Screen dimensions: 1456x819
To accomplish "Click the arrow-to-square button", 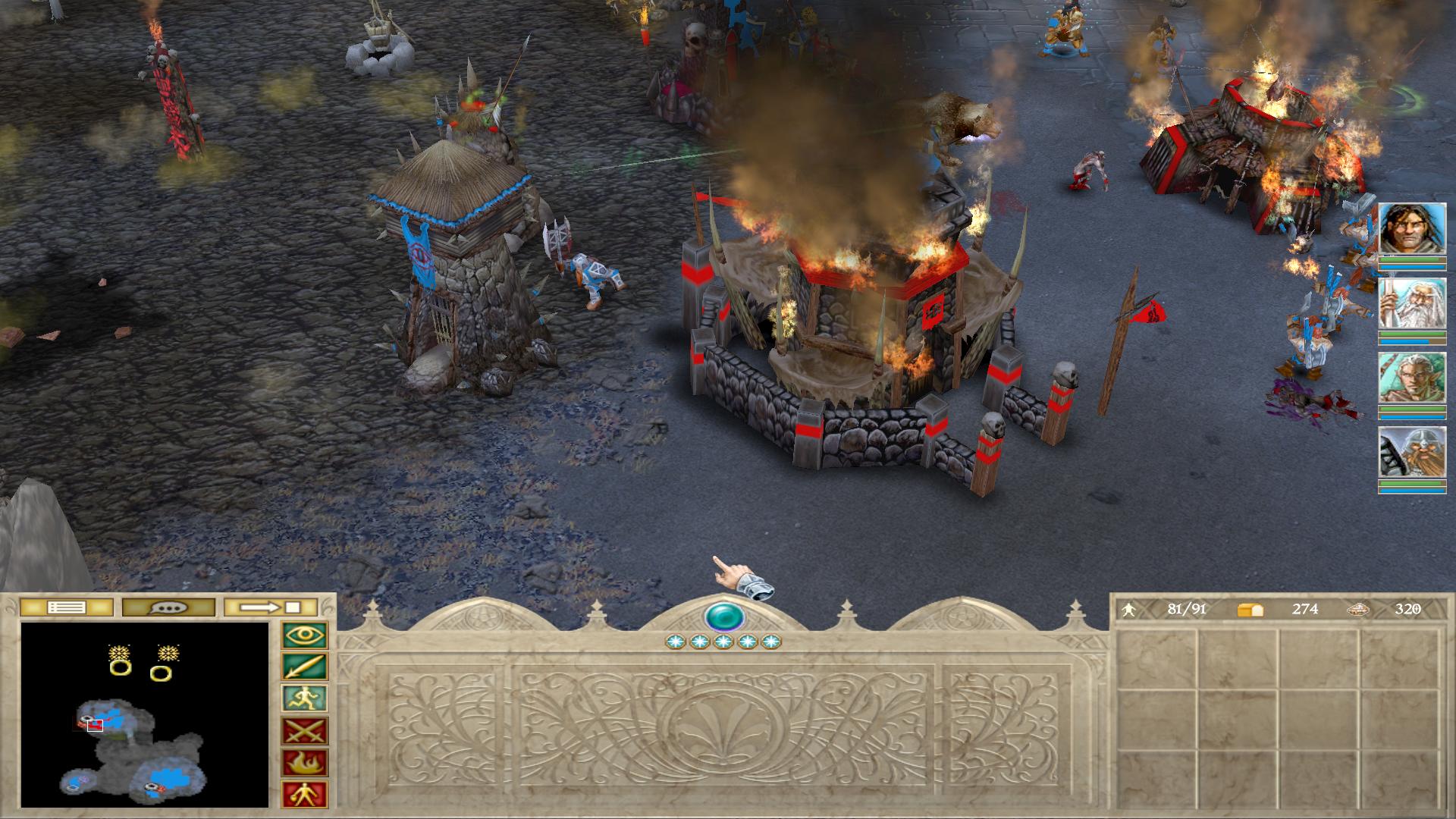I will pos(271,607).
